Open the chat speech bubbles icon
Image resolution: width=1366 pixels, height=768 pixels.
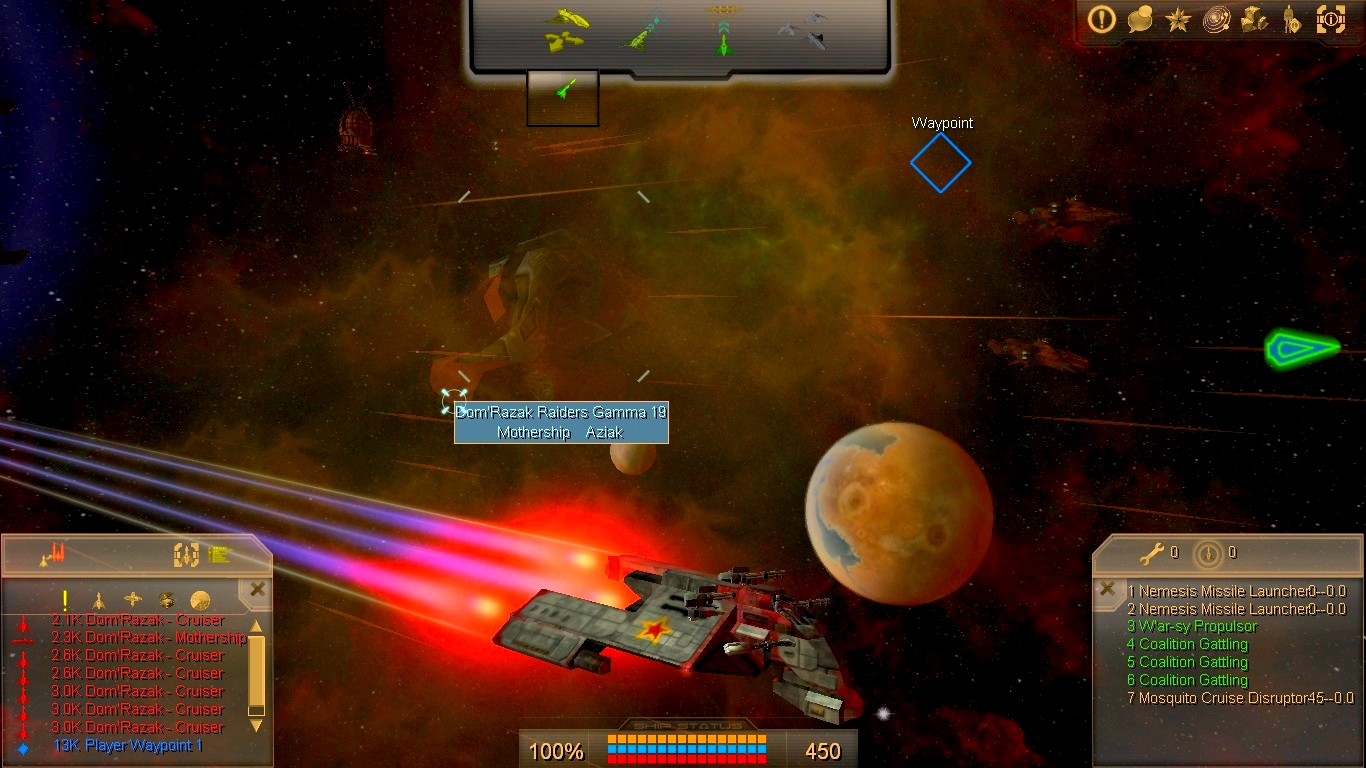[1140, 20]
